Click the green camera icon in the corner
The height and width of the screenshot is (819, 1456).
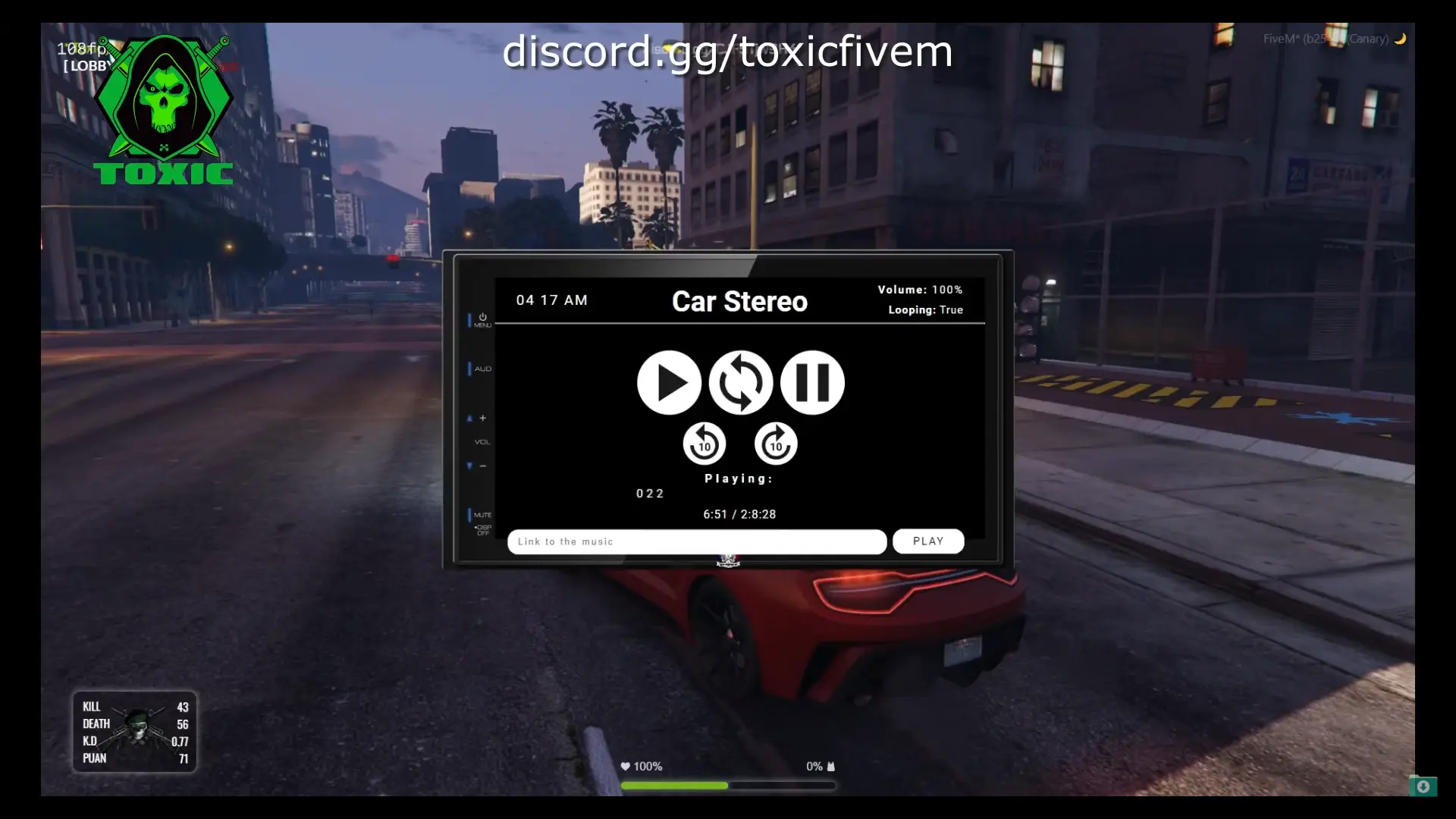click(1423, 786)
